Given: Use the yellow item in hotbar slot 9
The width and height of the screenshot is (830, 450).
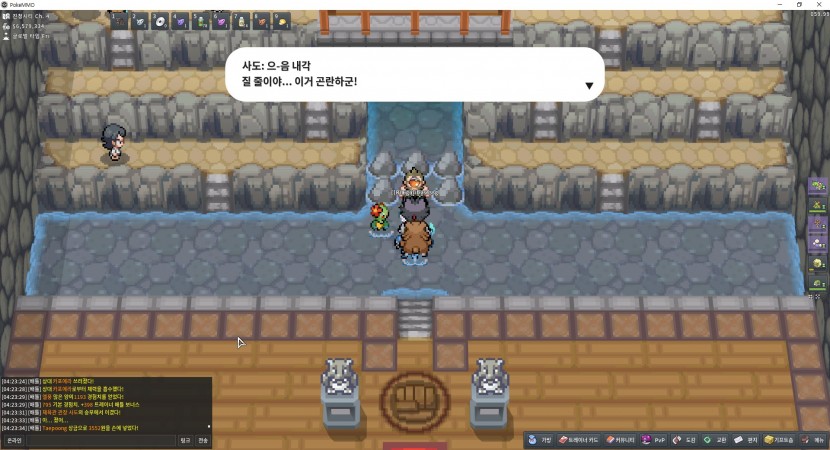Looking at the screenshot, I should tap(283, 20).
